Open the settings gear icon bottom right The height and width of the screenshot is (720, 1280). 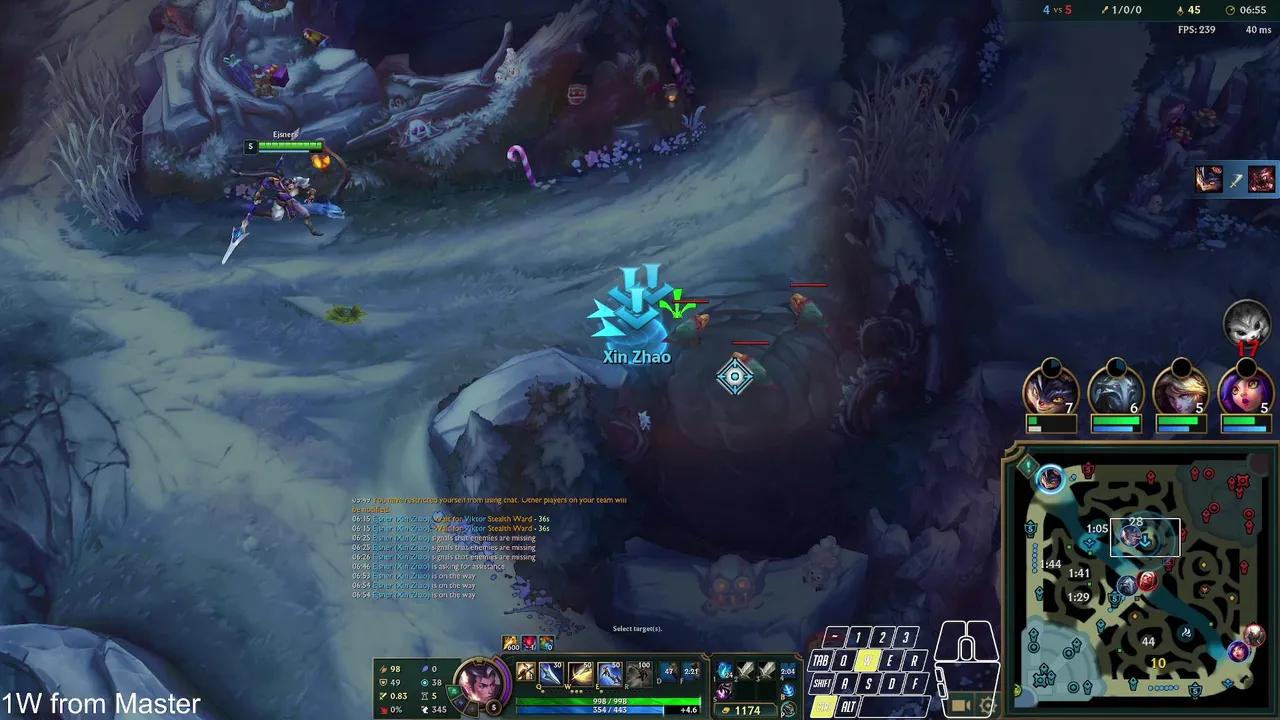click(x=985, y=704)
